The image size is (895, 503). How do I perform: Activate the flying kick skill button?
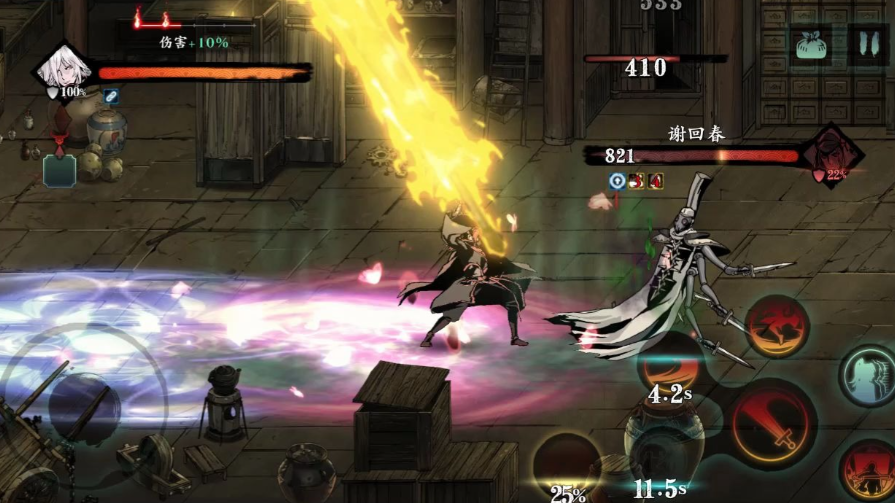click(x=776, y=327)
